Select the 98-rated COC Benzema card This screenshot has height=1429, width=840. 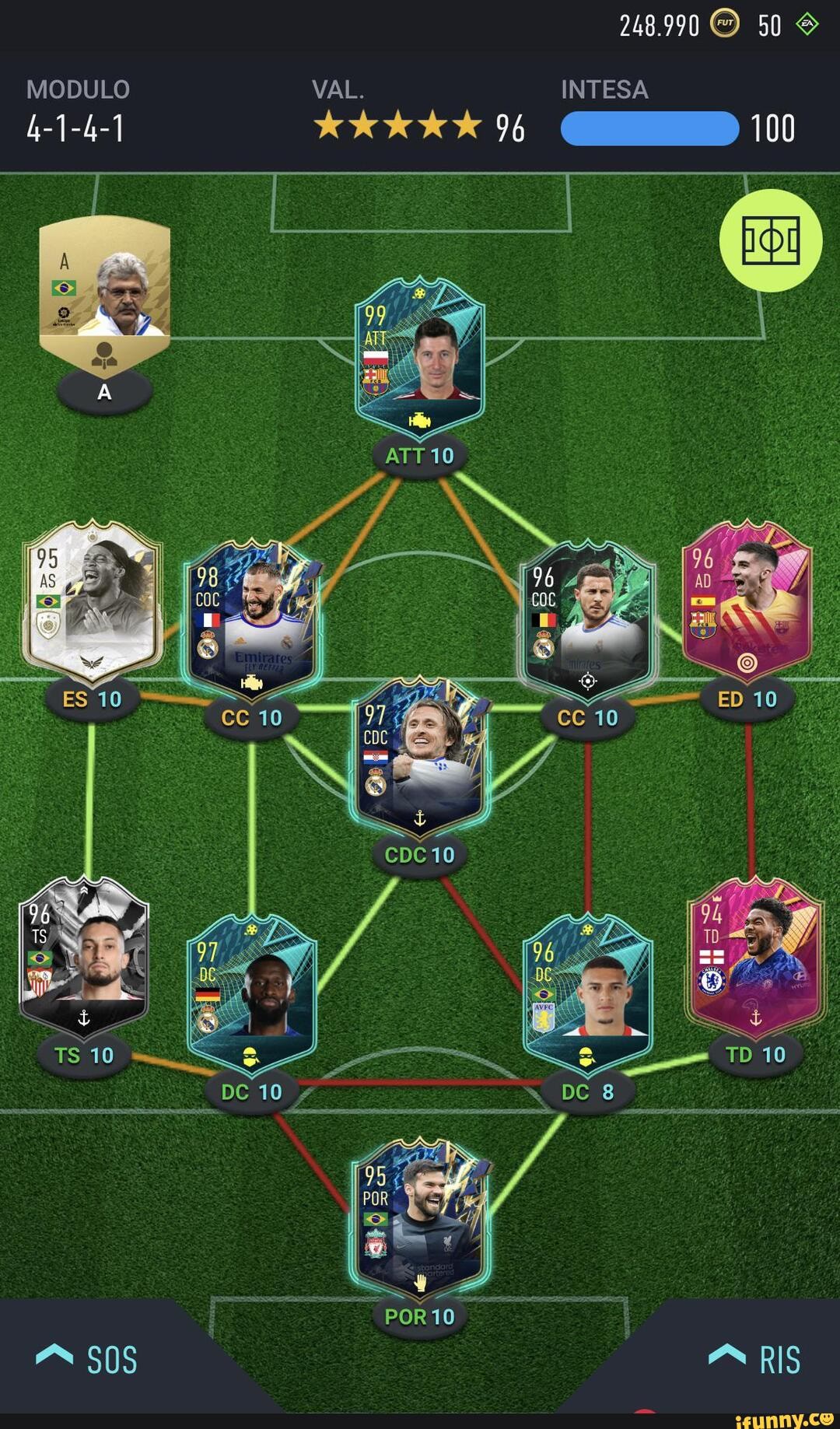(x=252, y=618)
